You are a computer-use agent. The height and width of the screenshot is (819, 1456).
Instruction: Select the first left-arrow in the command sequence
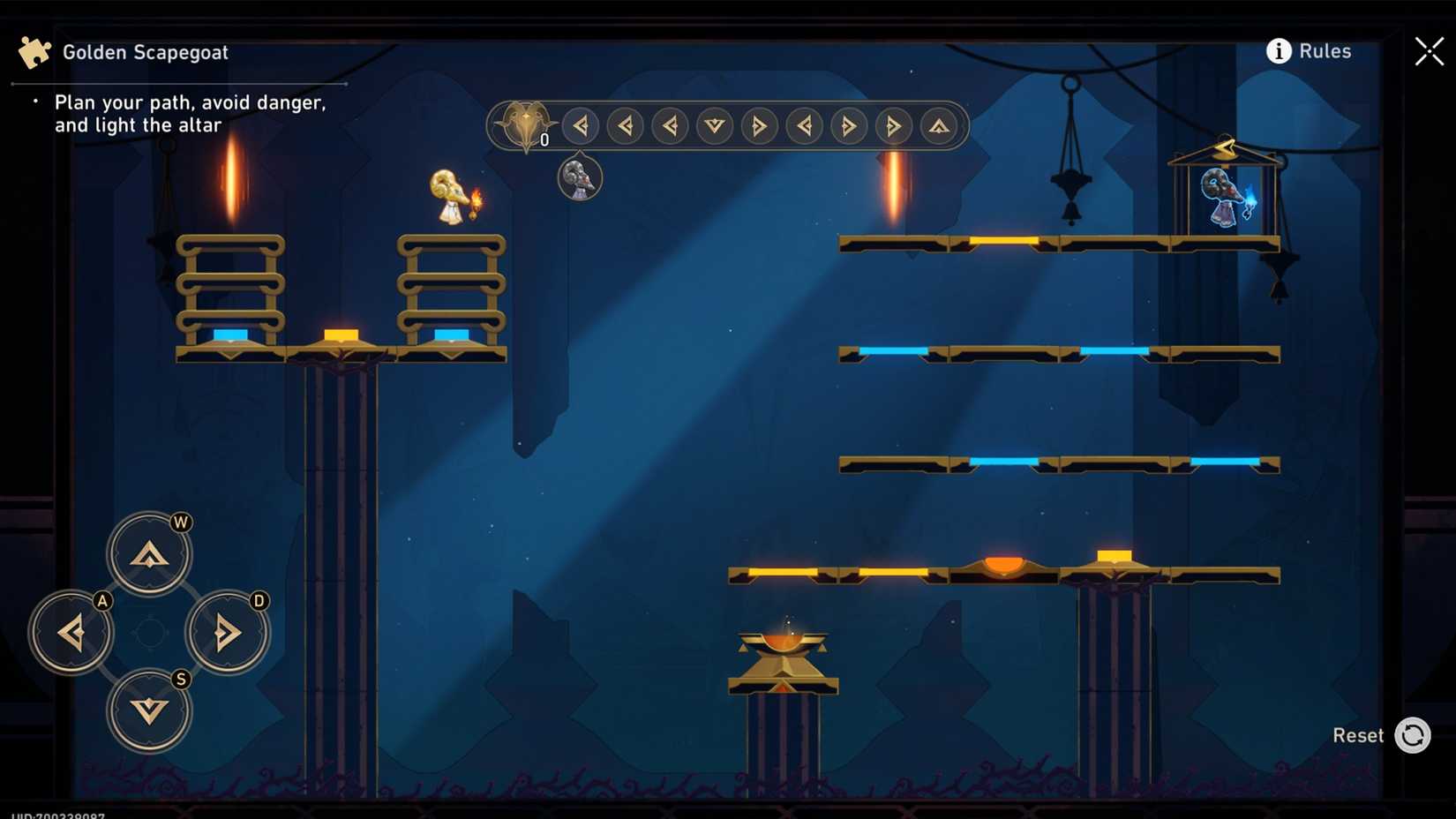coord(580,126)
